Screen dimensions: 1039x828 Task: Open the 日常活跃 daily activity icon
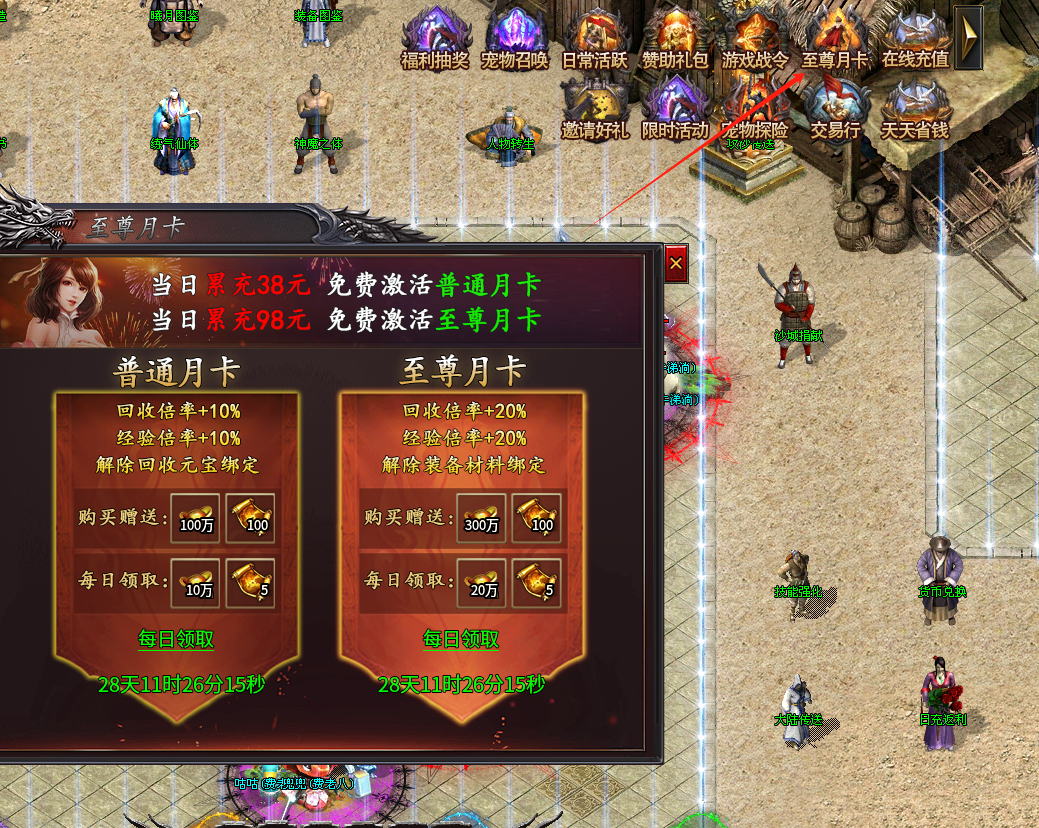595,40
